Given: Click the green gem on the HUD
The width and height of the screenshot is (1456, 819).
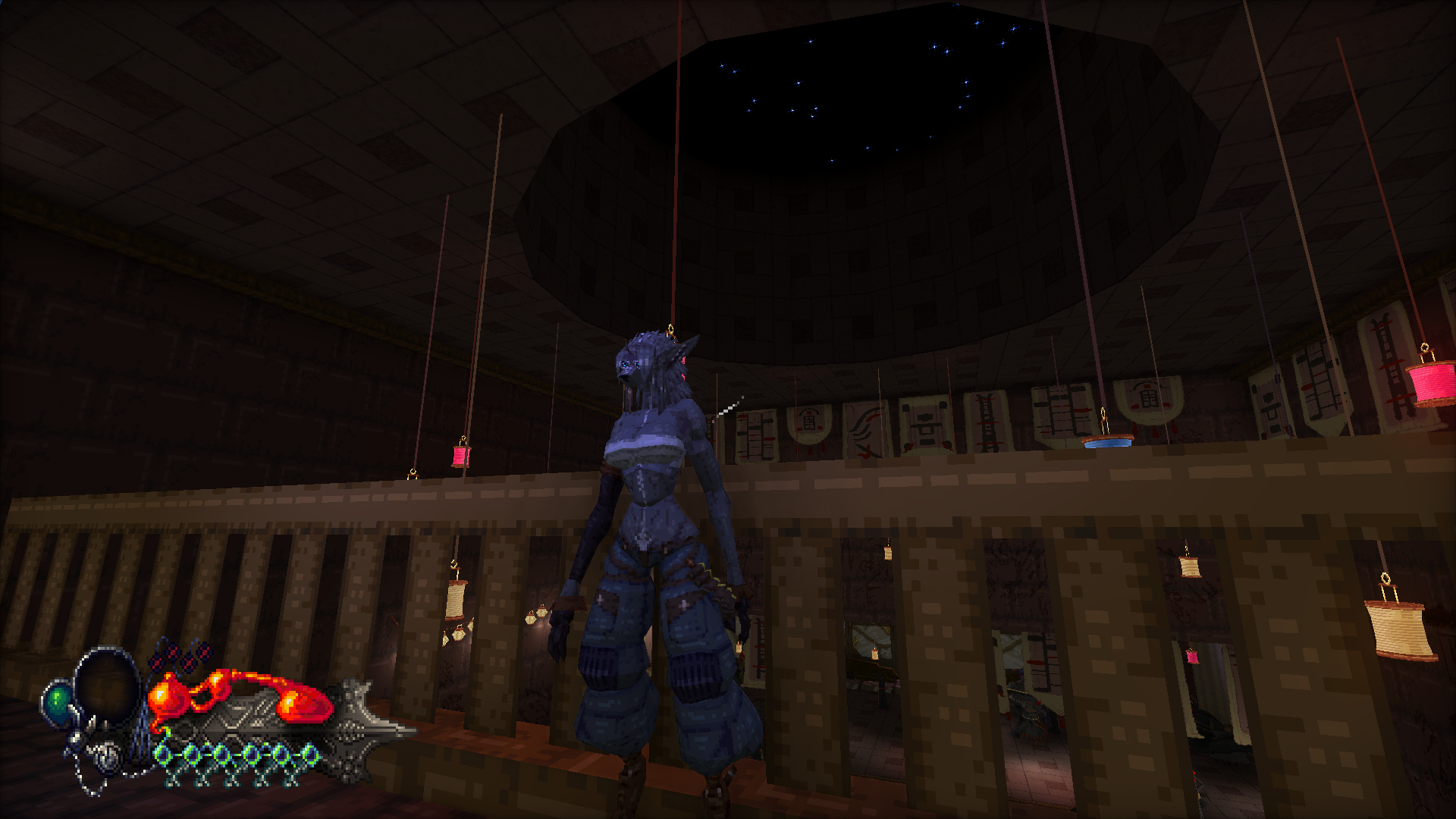Looking at the screenshot, I should [x=58, y=702].
